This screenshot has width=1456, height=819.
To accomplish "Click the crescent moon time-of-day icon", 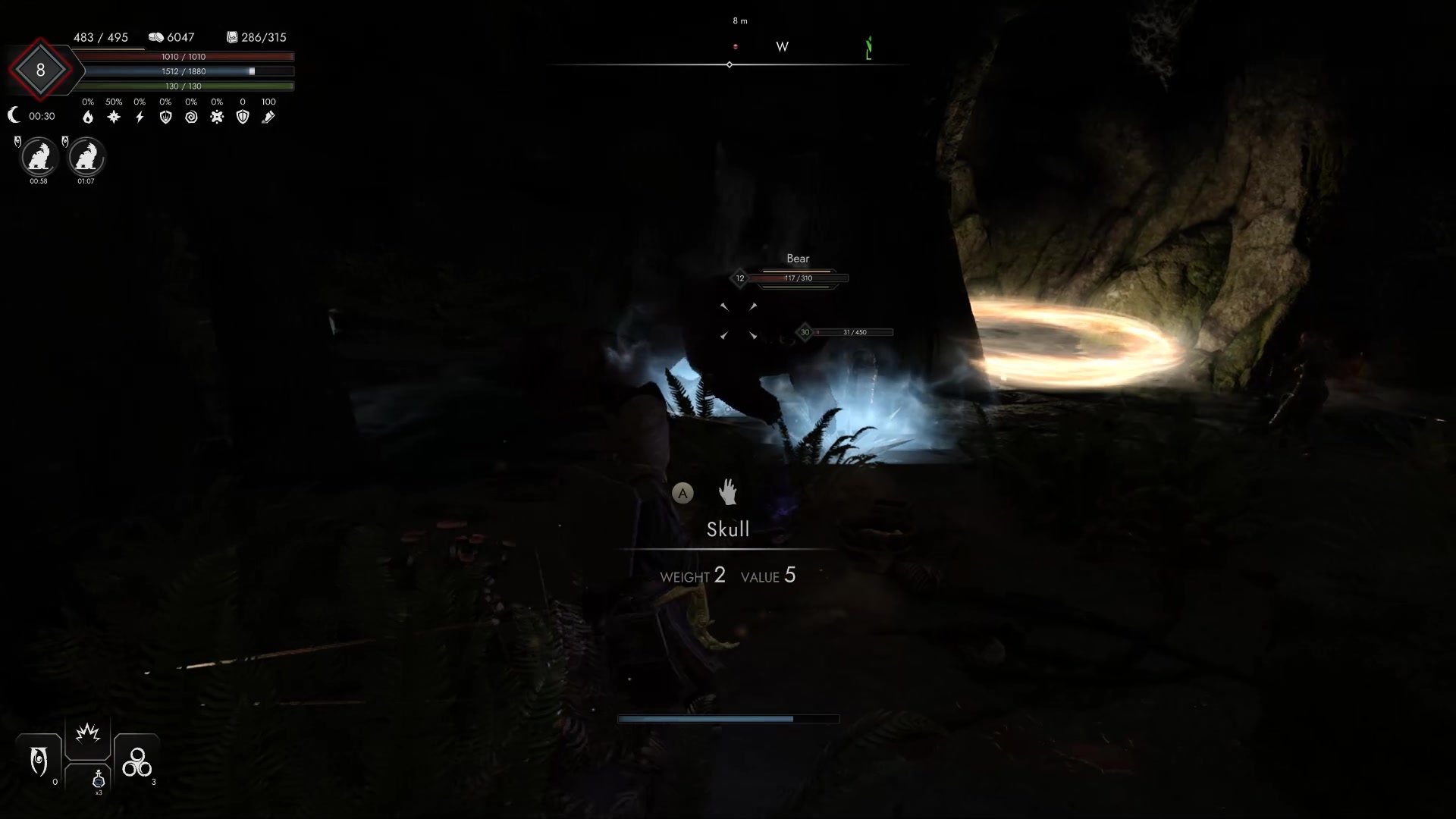I will (14, 115).
